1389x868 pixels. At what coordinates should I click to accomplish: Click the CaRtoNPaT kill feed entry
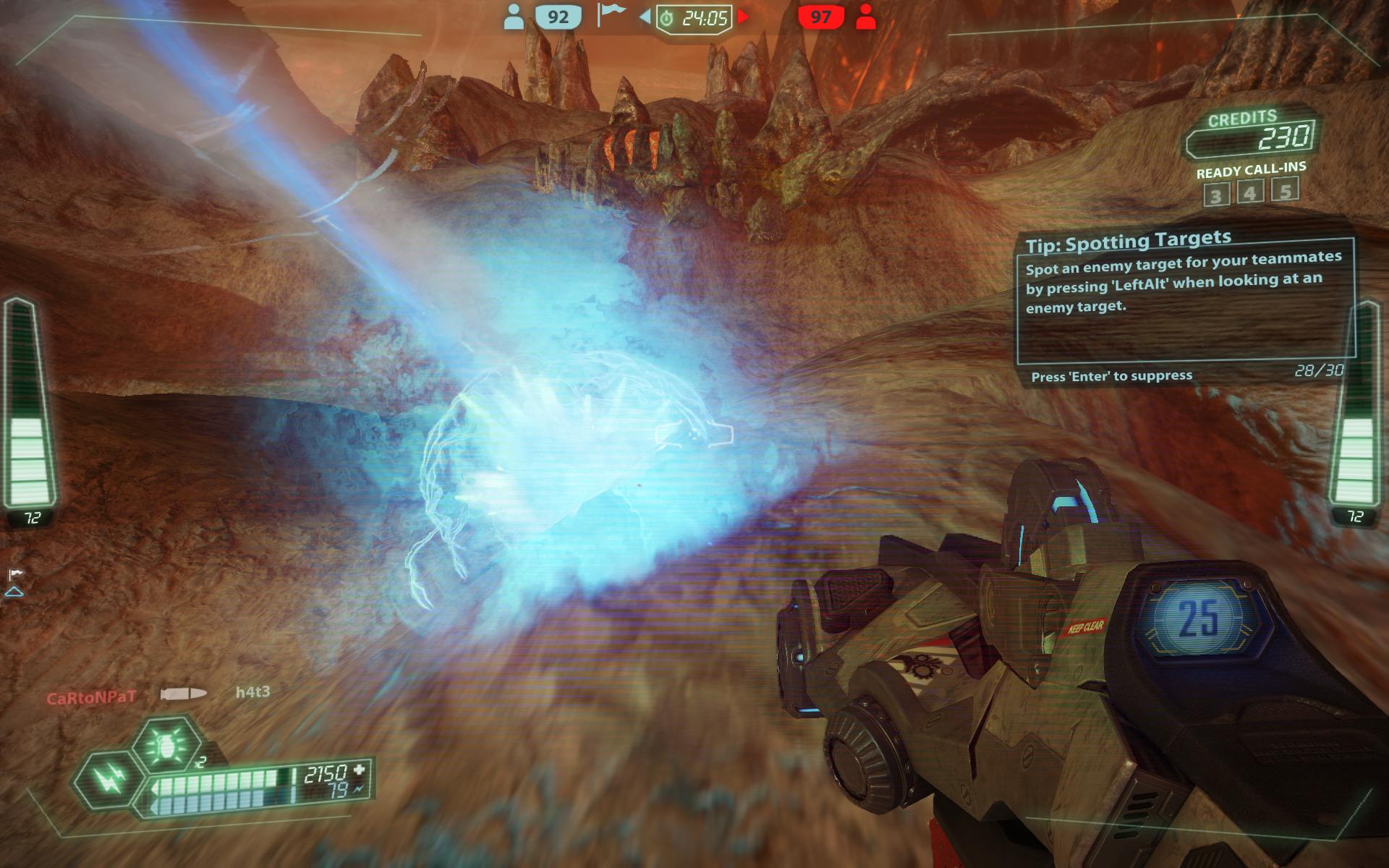tap(91, 698)
